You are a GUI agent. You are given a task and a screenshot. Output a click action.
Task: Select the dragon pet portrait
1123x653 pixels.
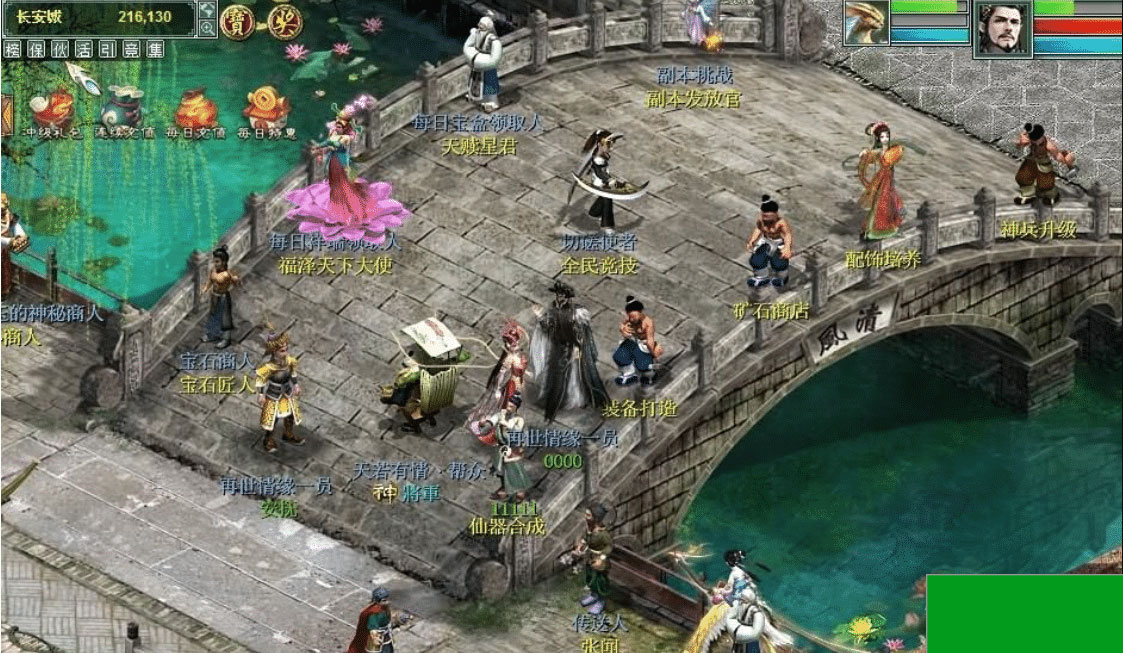865,23
